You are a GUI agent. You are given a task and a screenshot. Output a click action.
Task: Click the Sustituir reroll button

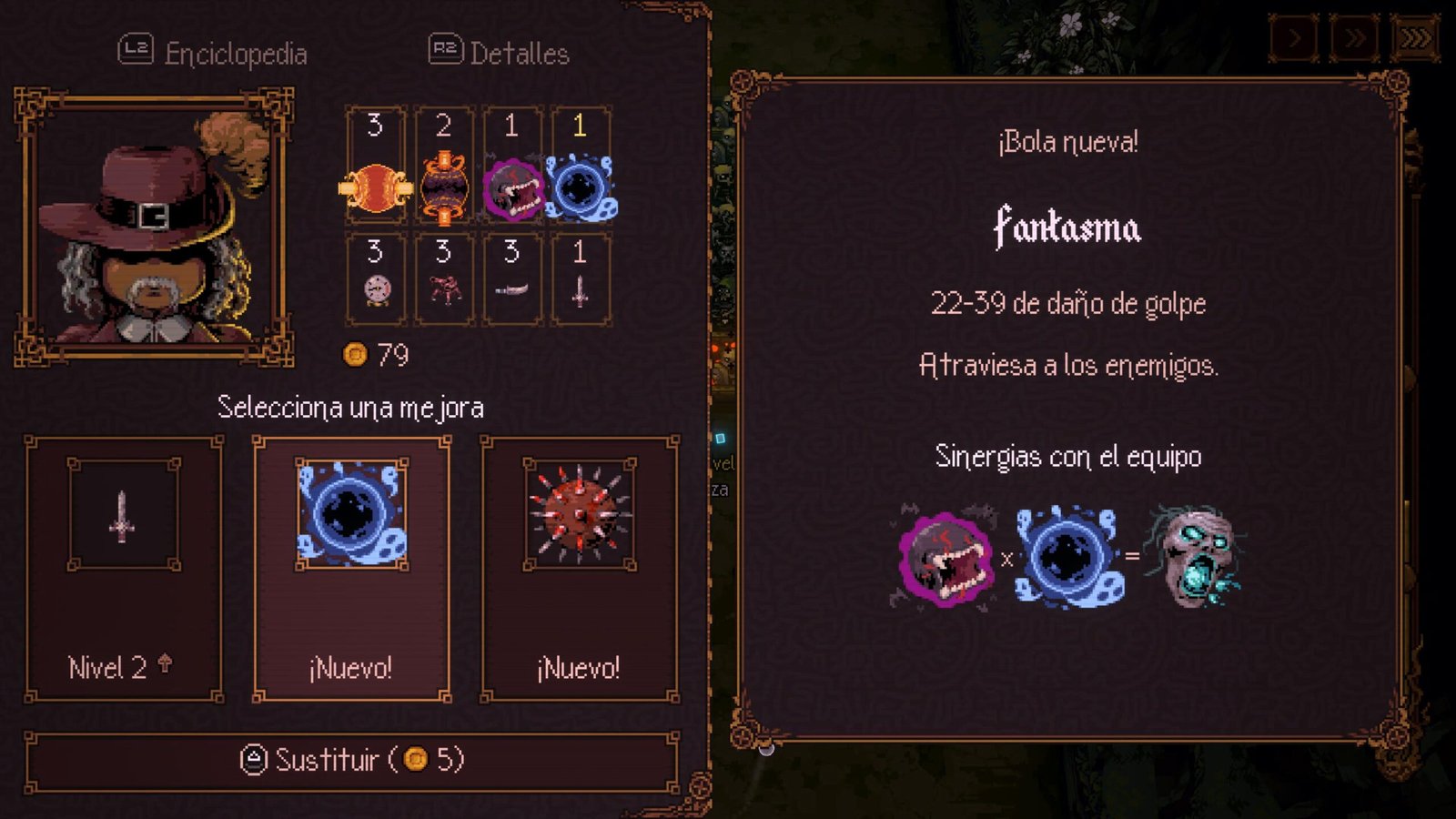coord(351,760)
